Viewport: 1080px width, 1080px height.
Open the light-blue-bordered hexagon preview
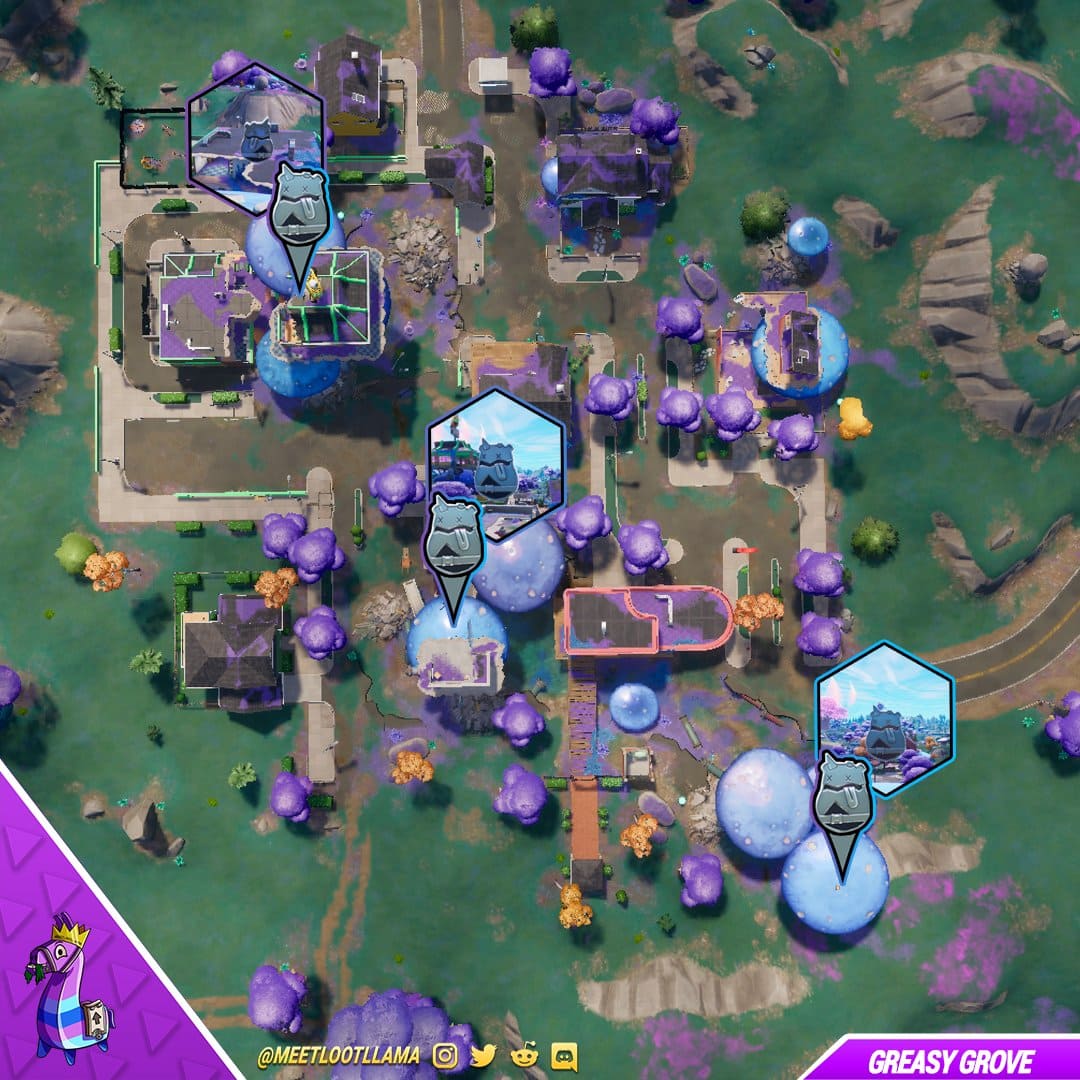click(x=885, y=718)
